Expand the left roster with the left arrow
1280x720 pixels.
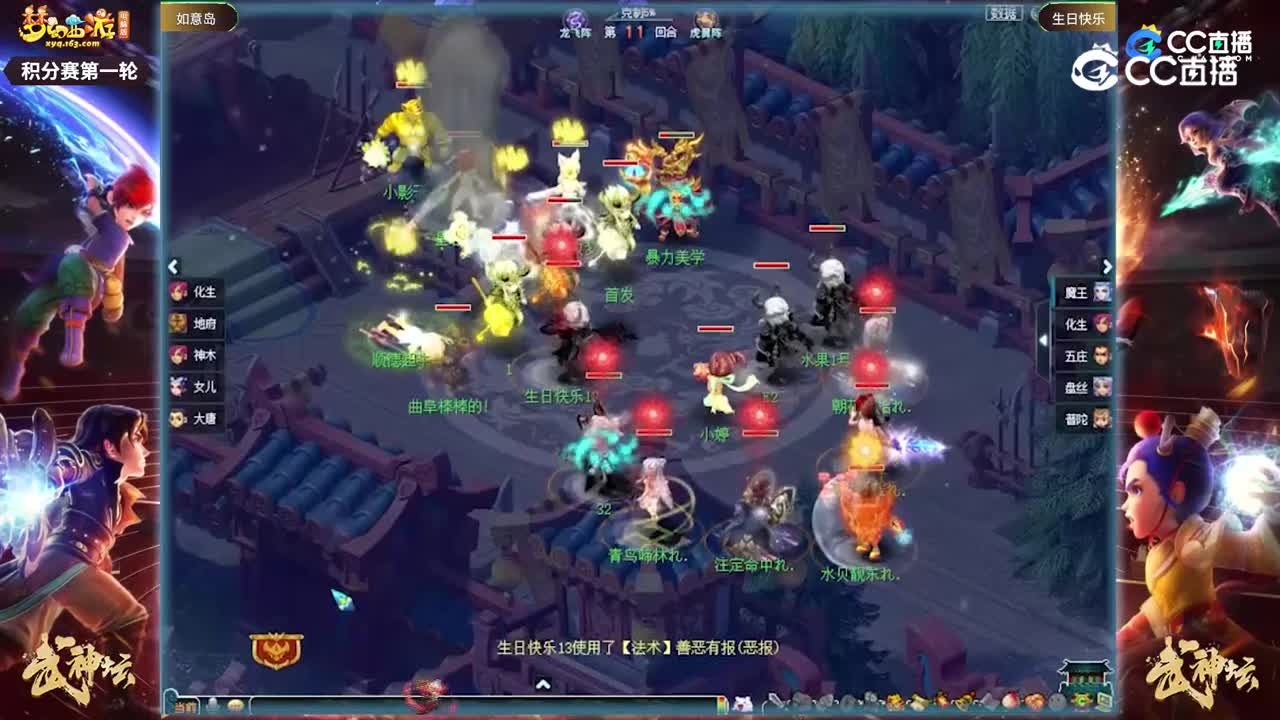coord(172,267)
